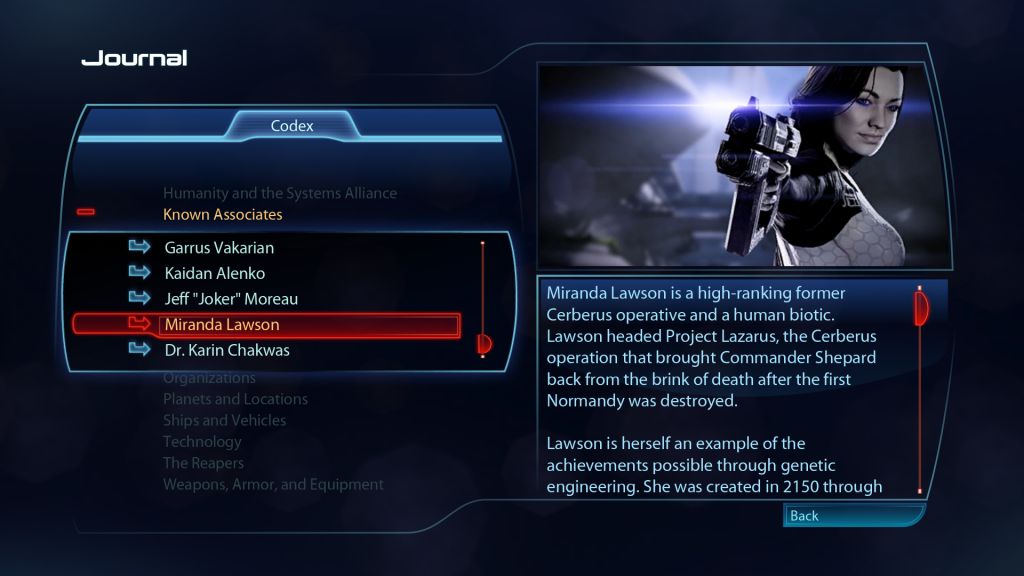Select the Miranda Lawson entry

coord(222,325)
